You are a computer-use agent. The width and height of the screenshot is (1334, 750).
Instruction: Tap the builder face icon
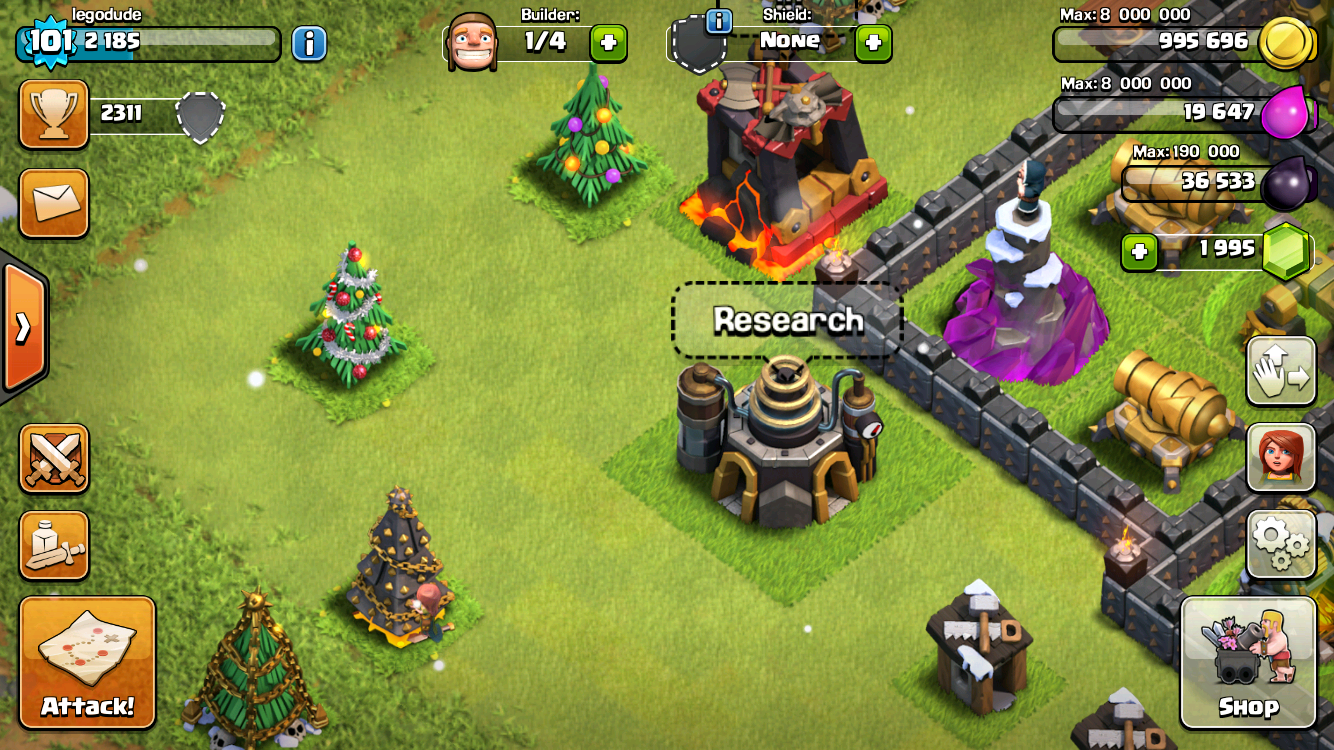472,42
